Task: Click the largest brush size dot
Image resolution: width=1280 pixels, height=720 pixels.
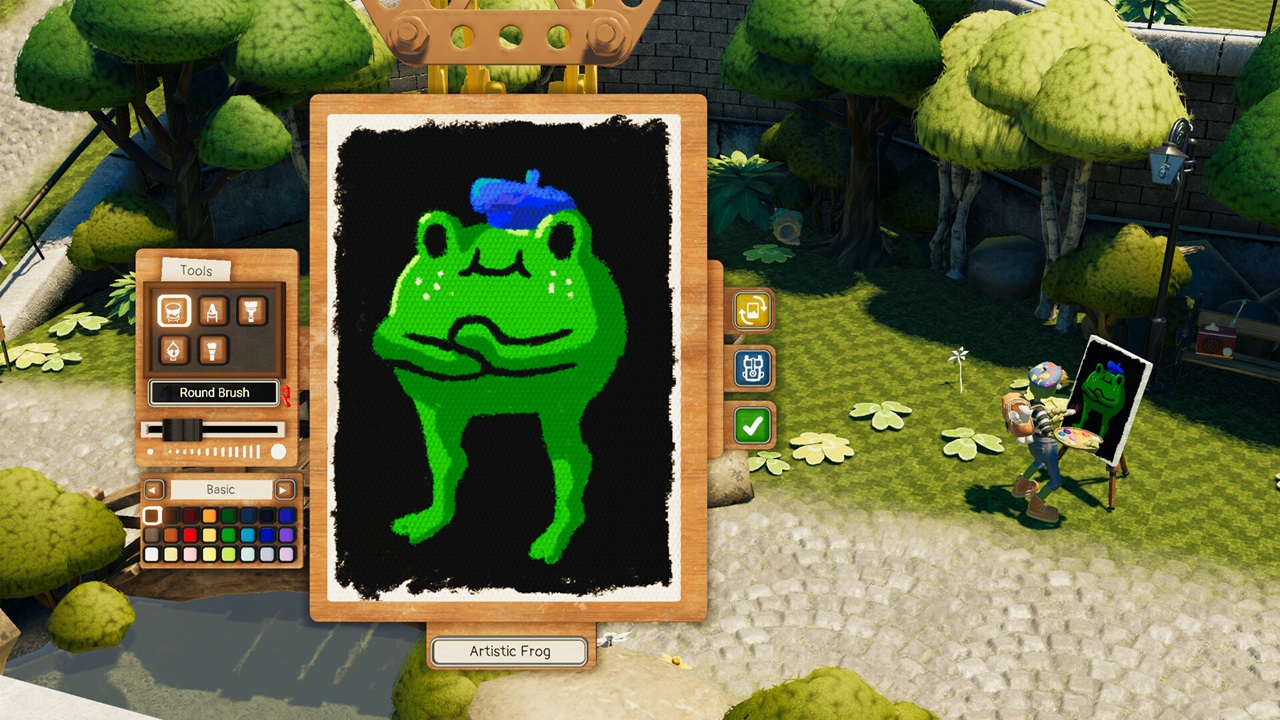Action: tap(278, 451)
